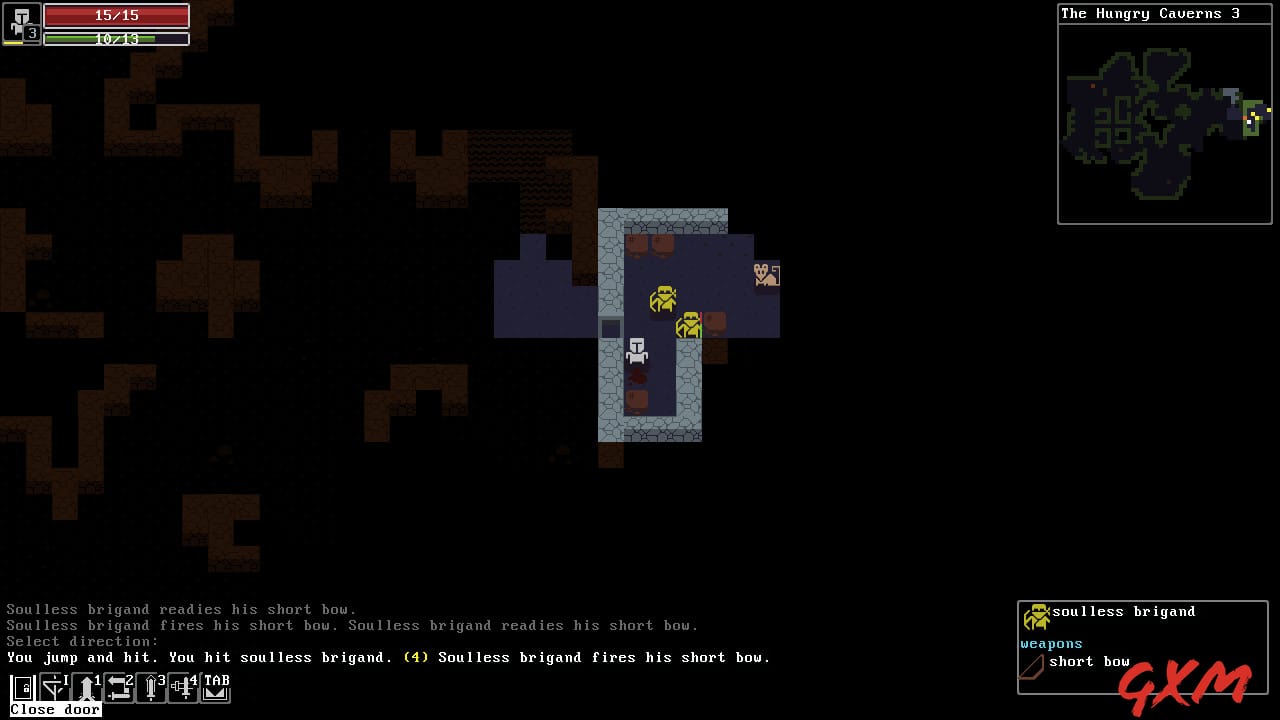Screen dimensions: 1280x720
Task: Click the red health bar showing 15/15
Action: 115,15
